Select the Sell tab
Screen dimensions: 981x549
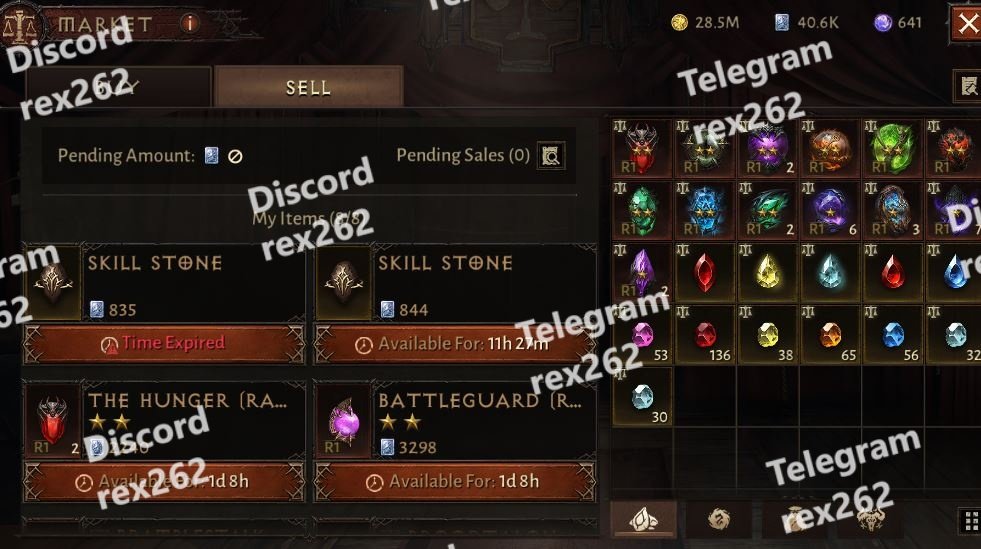pyautogui.click(x=308, y=87)
